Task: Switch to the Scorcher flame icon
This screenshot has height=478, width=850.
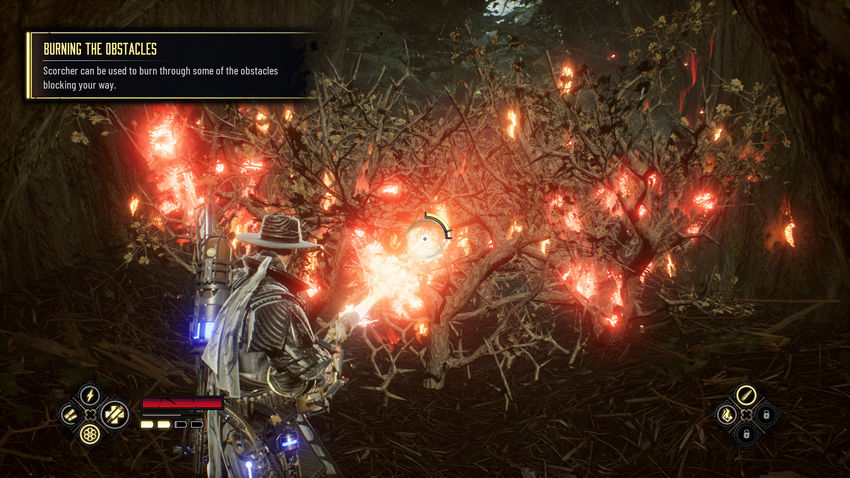Action: pyautogui.click(x=724, y=413)
